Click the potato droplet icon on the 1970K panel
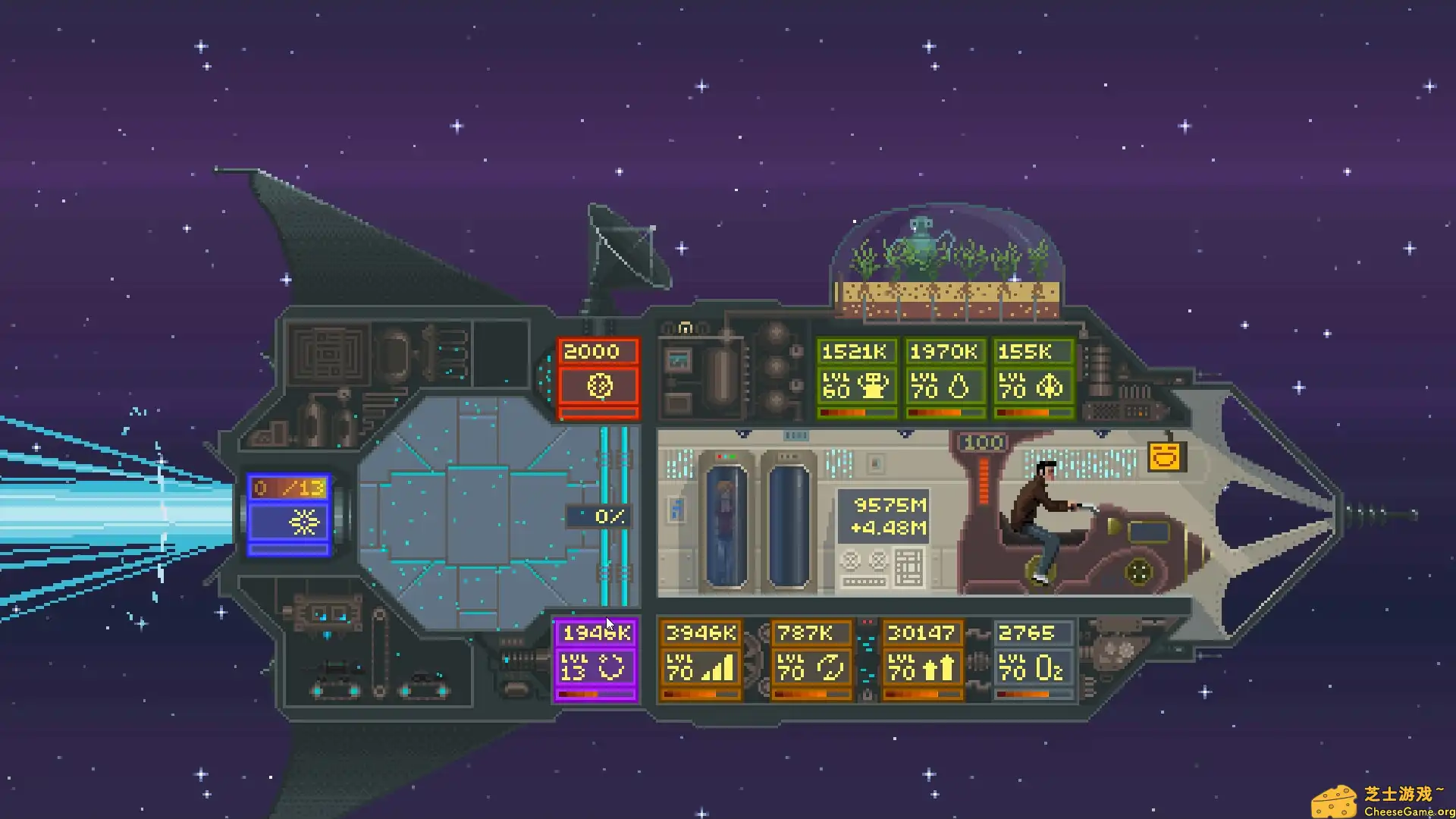Screen dimensions: 1456x819 (x=960, y=387)
